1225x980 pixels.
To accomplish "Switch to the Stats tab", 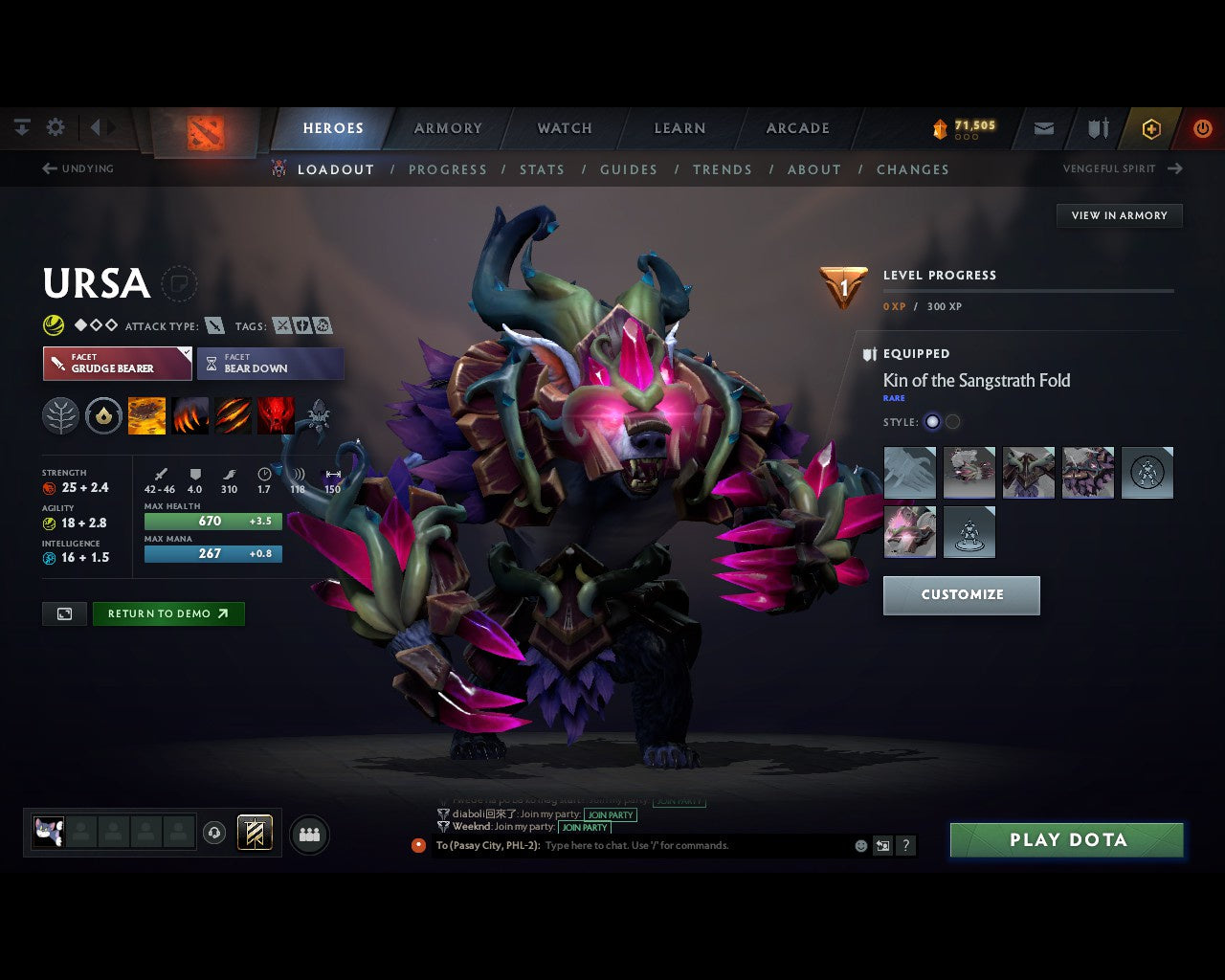I will 542,169.
